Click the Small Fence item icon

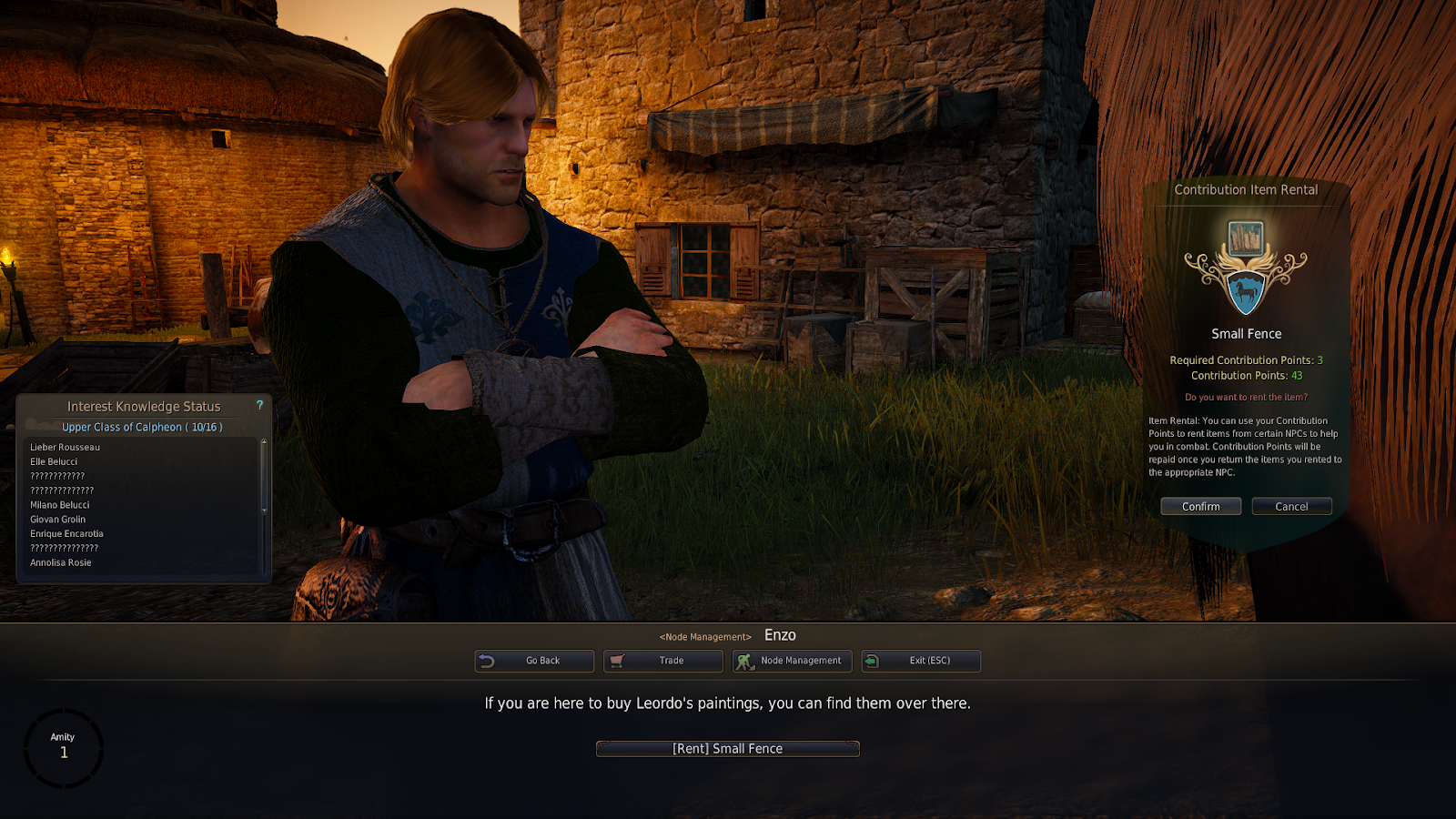point(1245,239)
